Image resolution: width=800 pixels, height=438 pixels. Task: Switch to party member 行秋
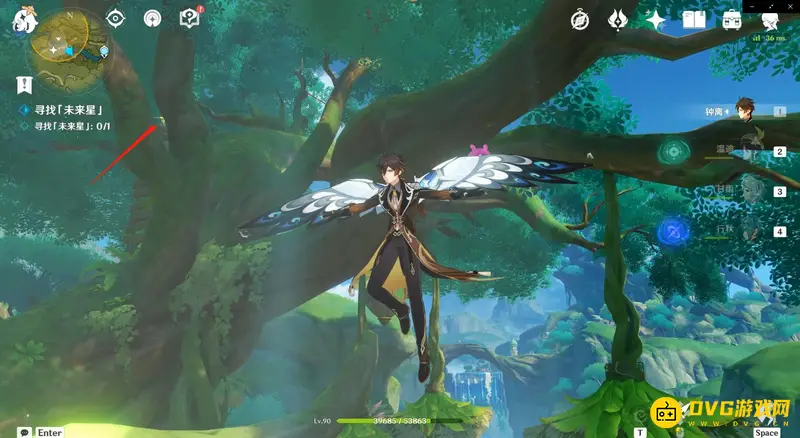click(x=745, y=230)
